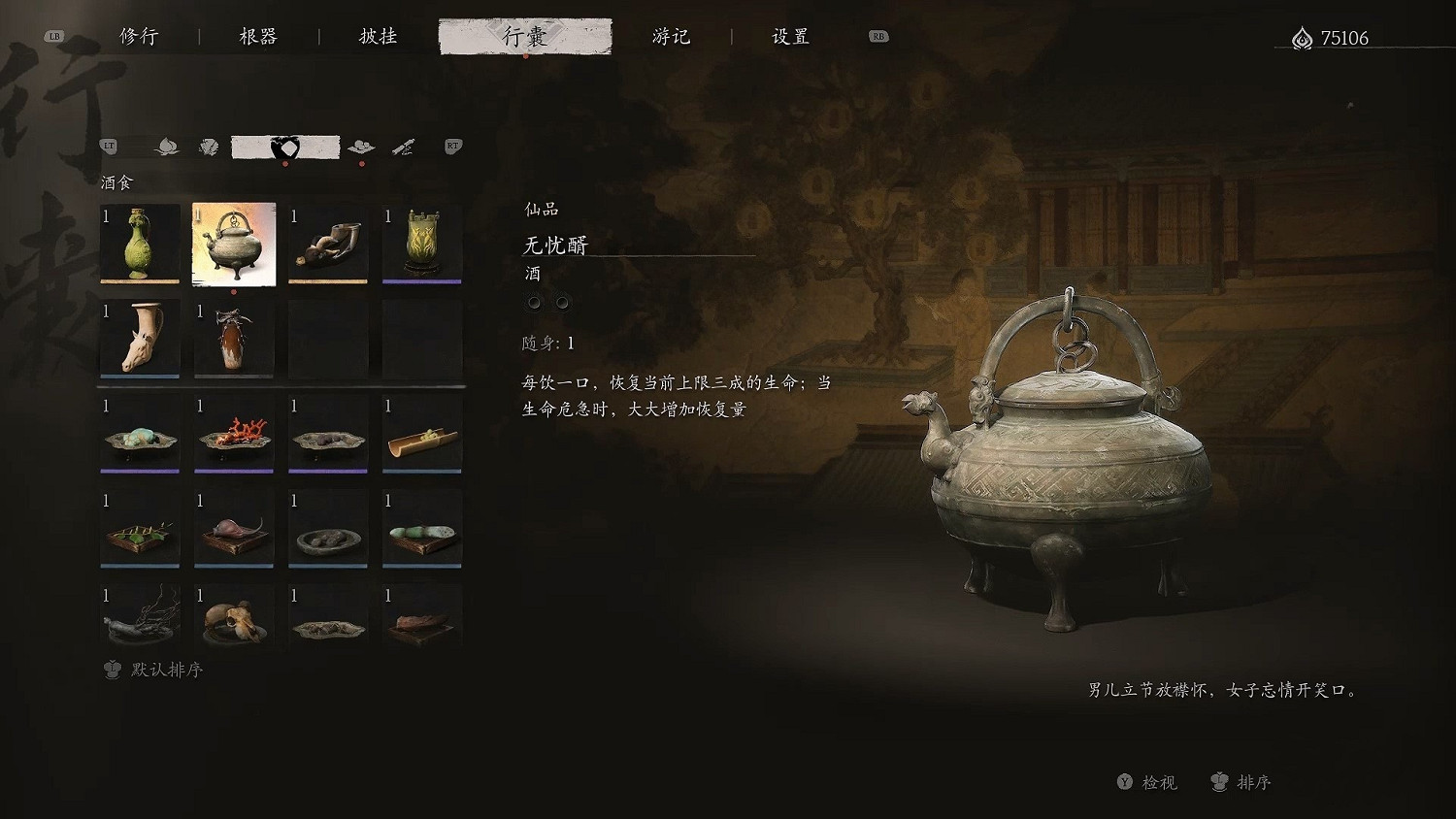Click the second charge dot indicator

pyautogui.click(x=561, y=302)
